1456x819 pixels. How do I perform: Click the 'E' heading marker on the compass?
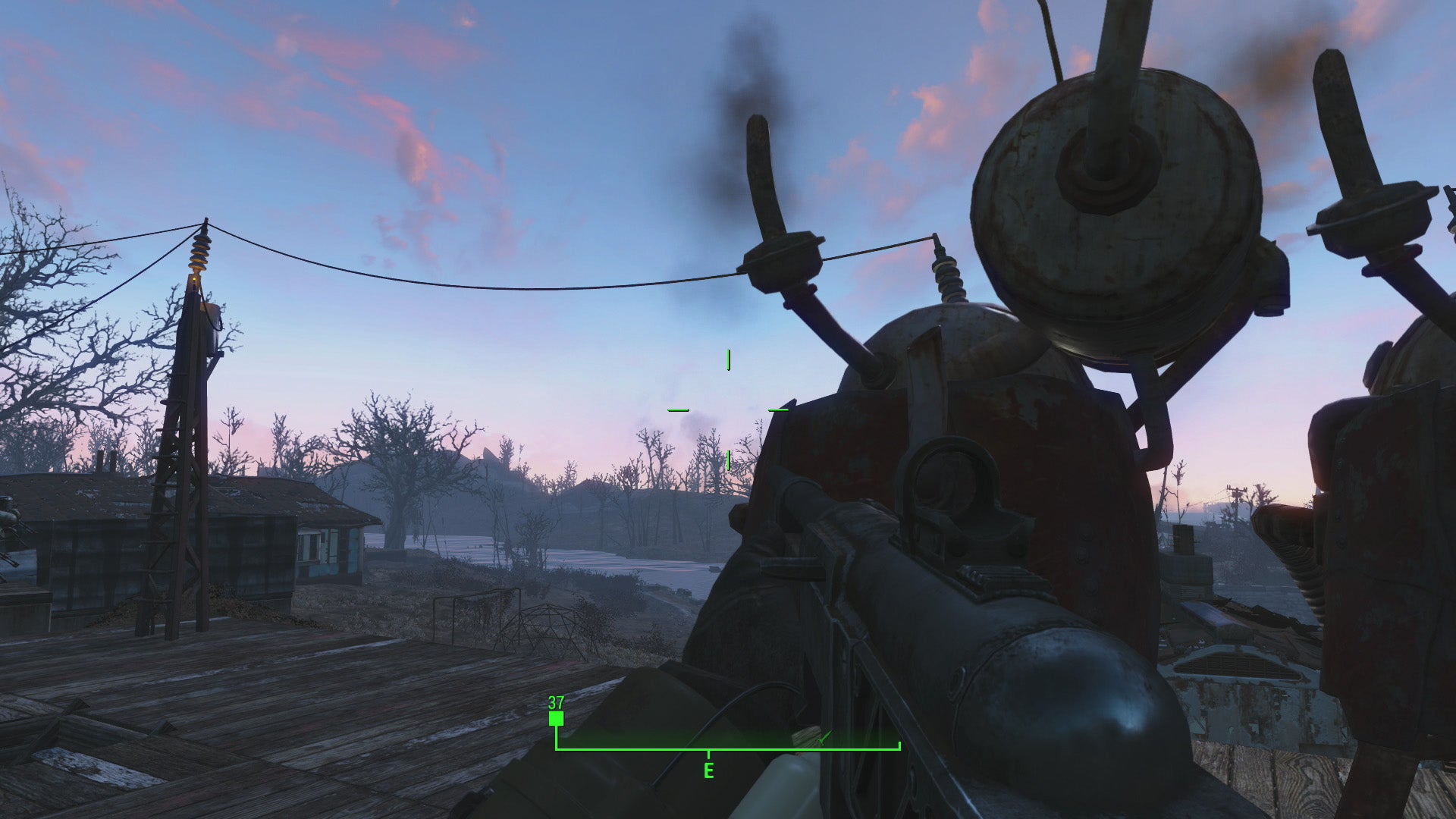click(x=708, y=770)
